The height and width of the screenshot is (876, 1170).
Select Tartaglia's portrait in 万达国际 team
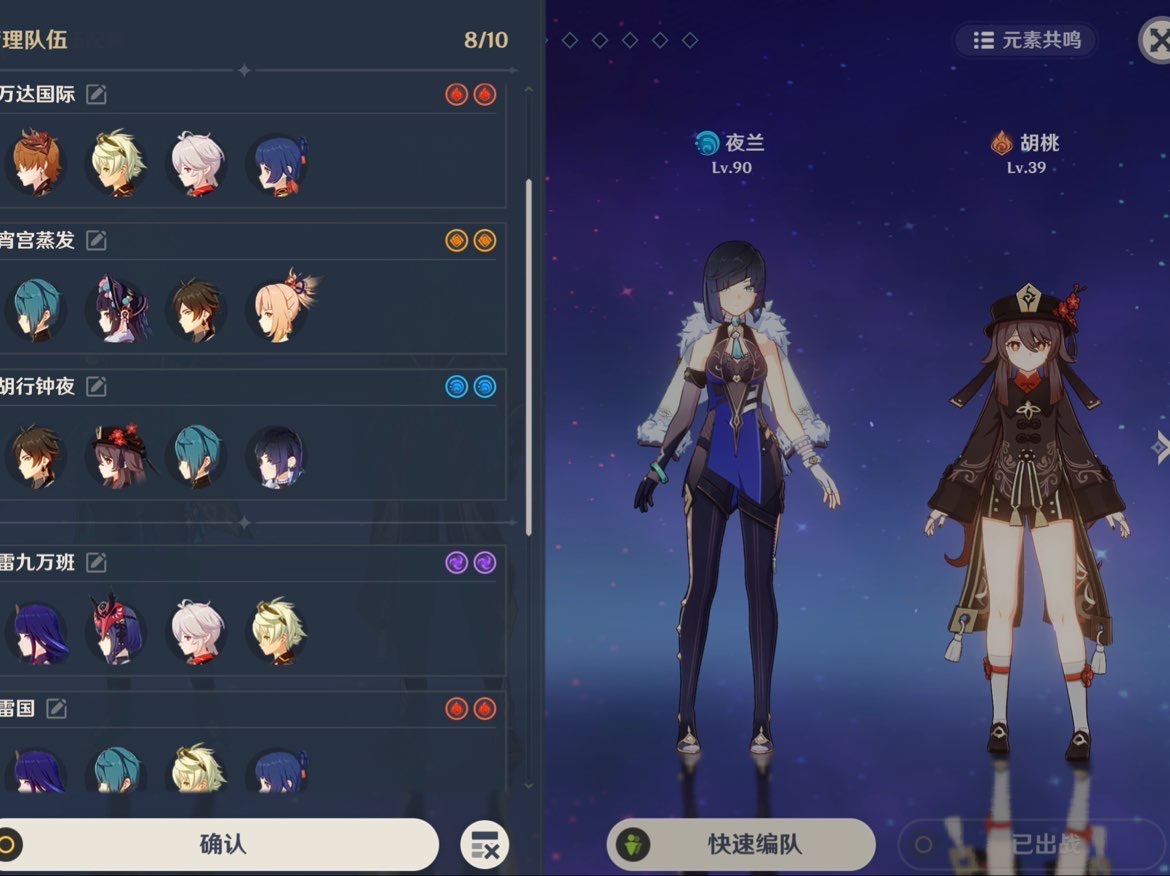(37, 164)
